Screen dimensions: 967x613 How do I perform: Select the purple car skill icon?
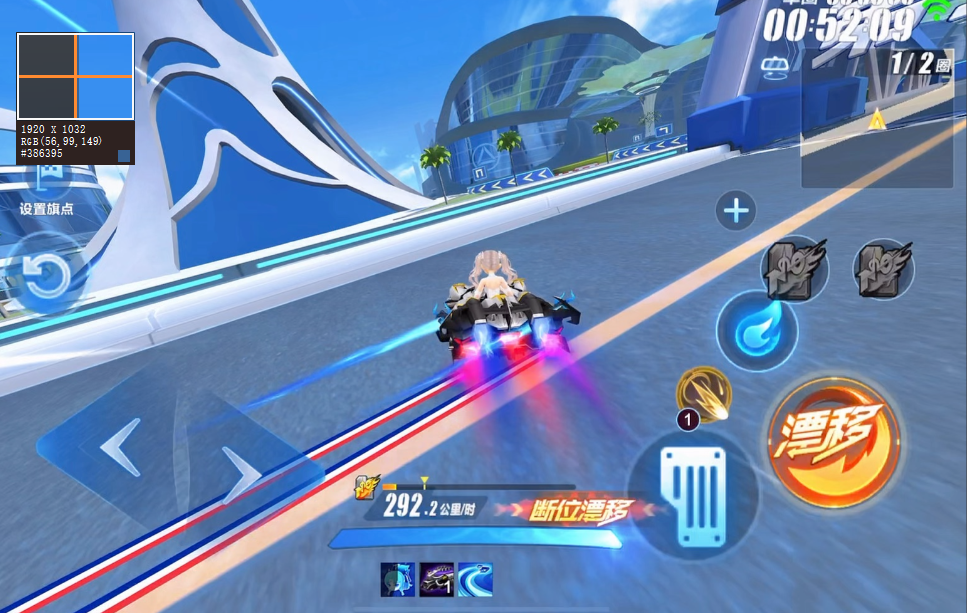[x=437, y=579]
